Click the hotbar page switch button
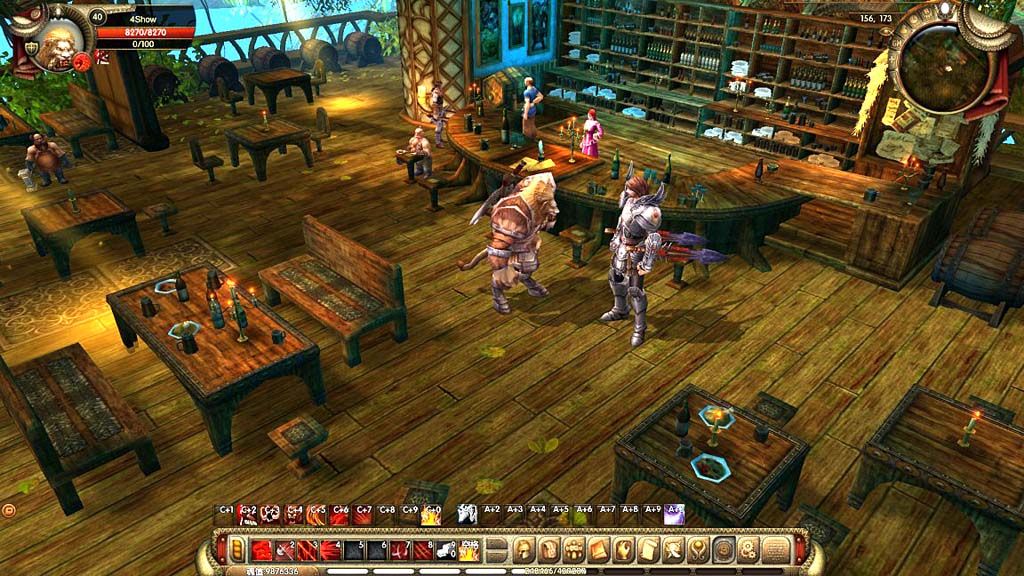The image size is (1024, 576). click(x=497, y=549)
